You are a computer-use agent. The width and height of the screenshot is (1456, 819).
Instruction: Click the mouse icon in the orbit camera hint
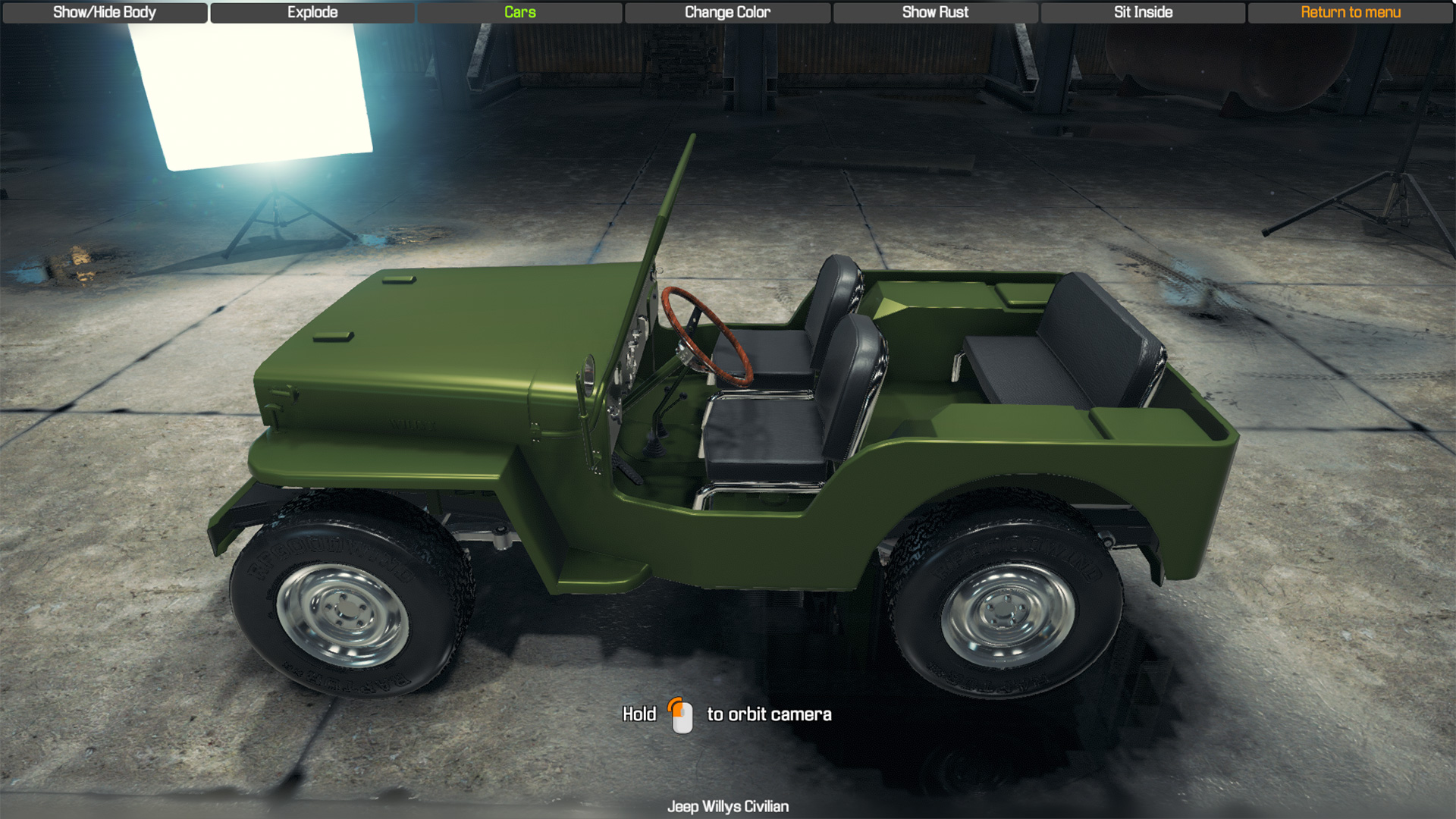click(x=682, y=714)
